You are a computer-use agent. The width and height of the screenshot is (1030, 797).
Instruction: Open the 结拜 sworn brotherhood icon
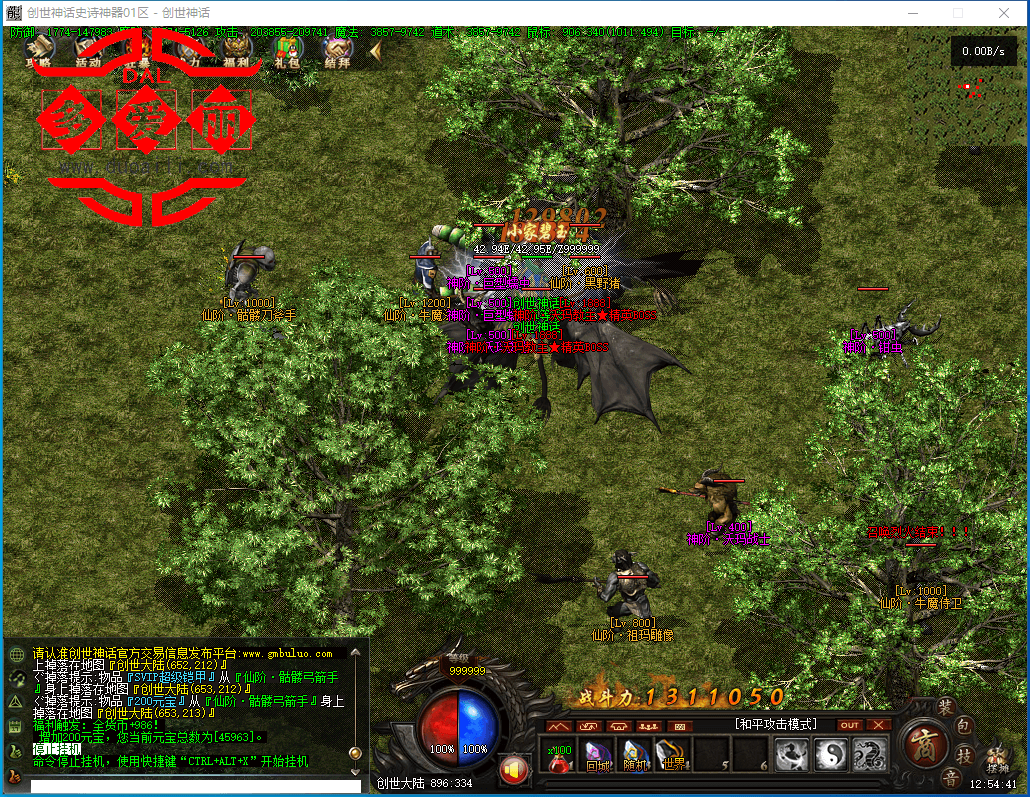(338, 48)
